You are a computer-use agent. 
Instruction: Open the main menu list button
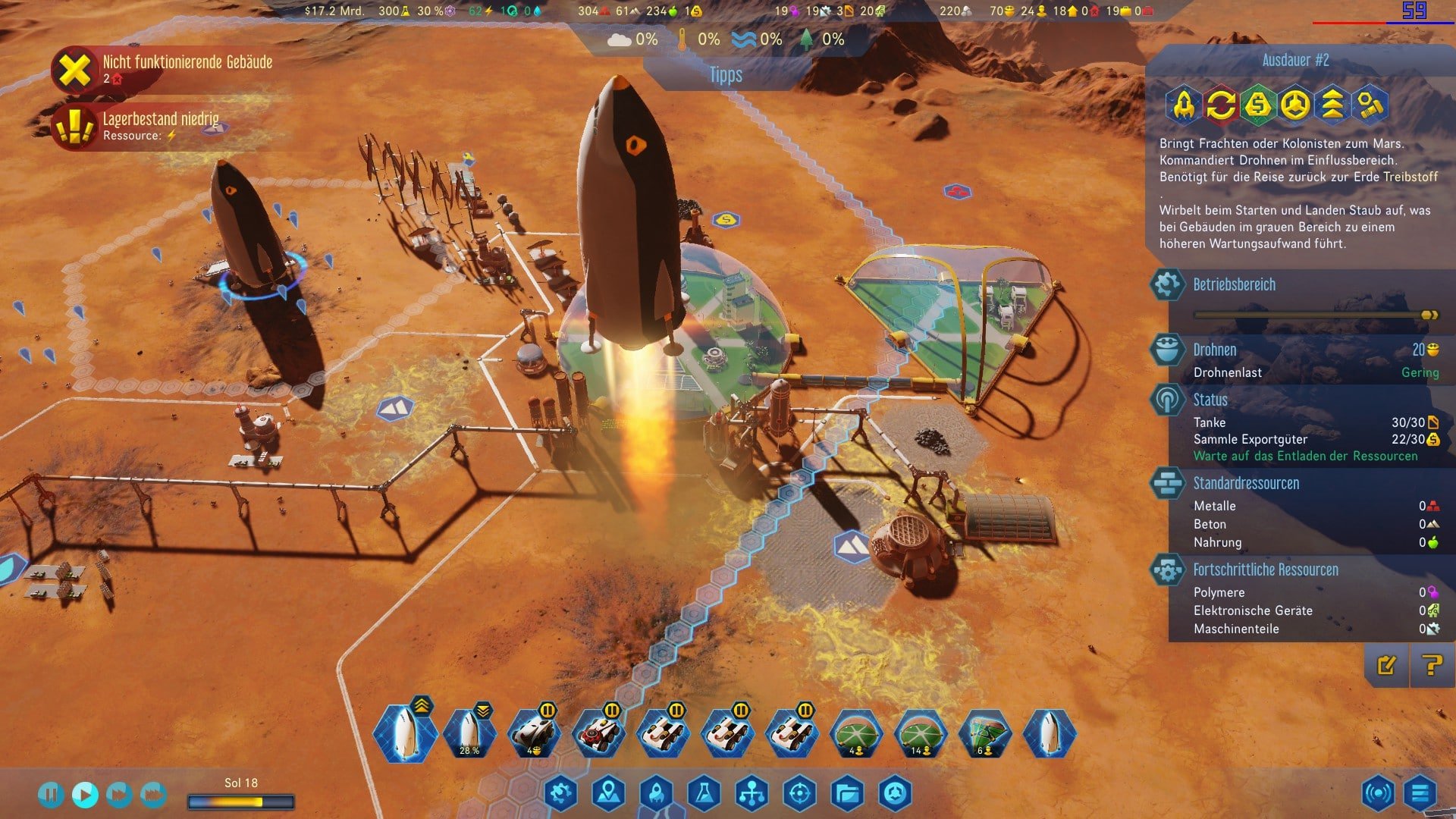point(1420,793)
